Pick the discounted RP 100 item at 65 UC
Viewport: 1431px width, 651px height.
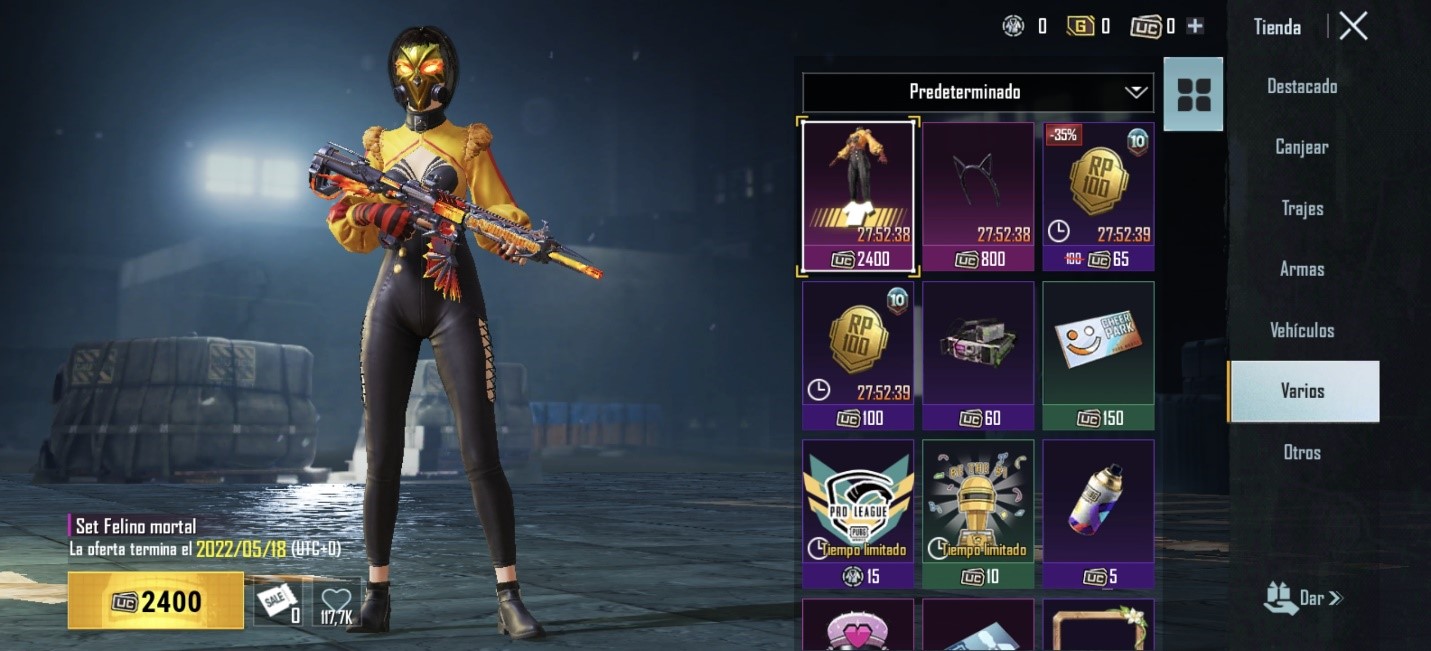click(x=1098, y=196)
